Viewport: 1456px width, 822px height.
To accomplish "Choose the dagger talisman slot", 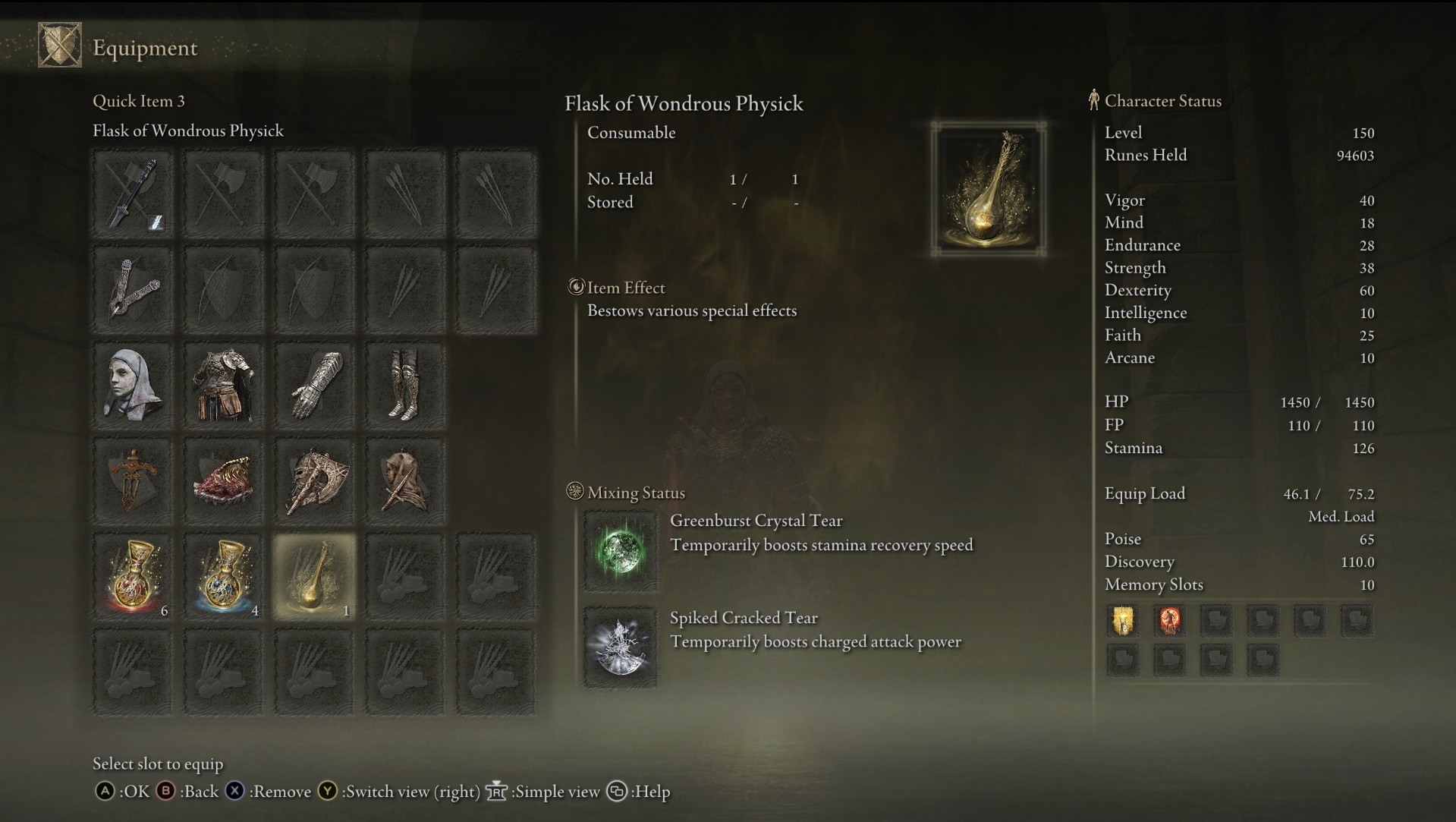I will point(134,481).
